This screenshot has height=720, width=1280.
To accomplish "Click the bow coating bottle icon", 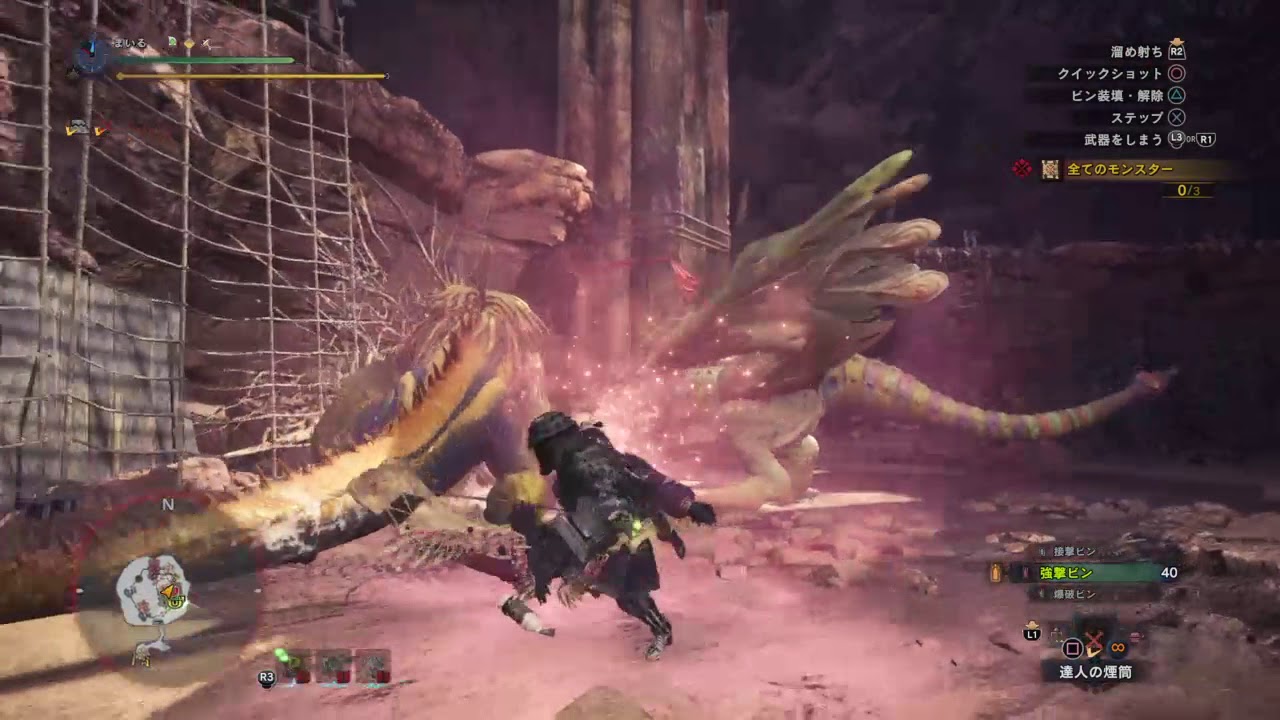I will click(996, 573).
